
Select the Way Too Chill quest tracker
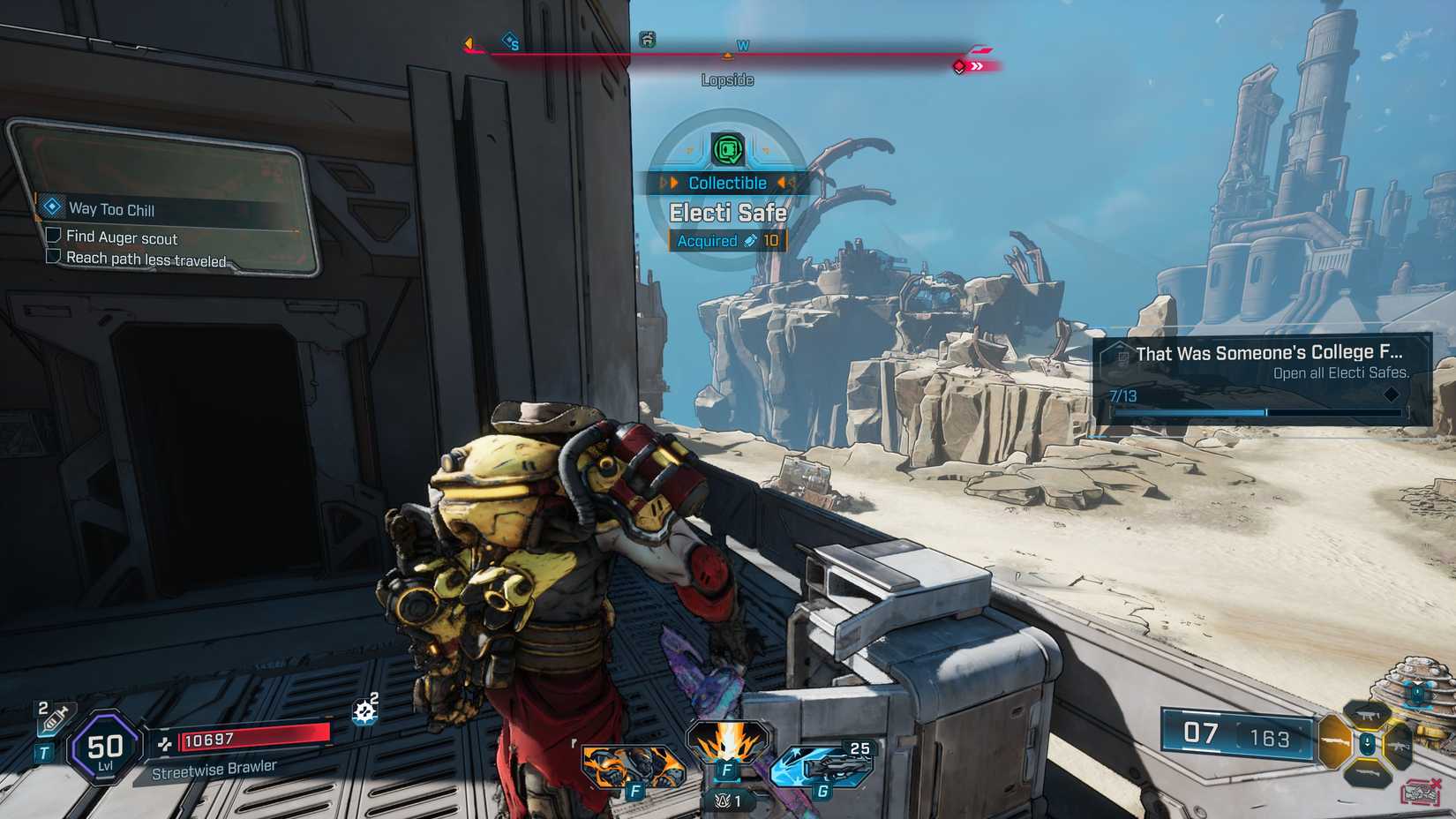pyautogui.click(x=111, y=209)
